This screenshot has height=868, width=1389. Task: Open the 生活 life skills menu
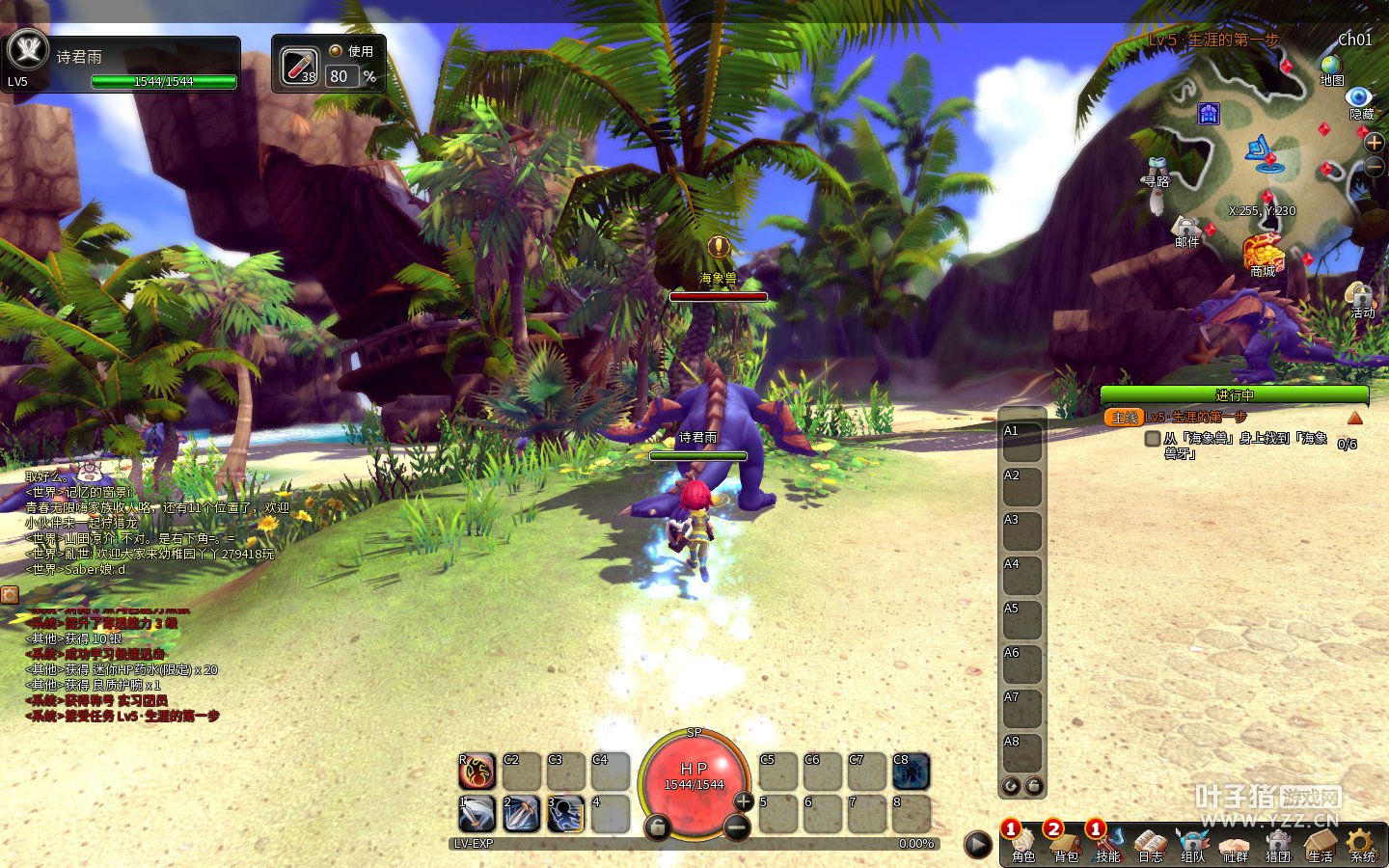pyautogui.click(x=1321, y=843)
